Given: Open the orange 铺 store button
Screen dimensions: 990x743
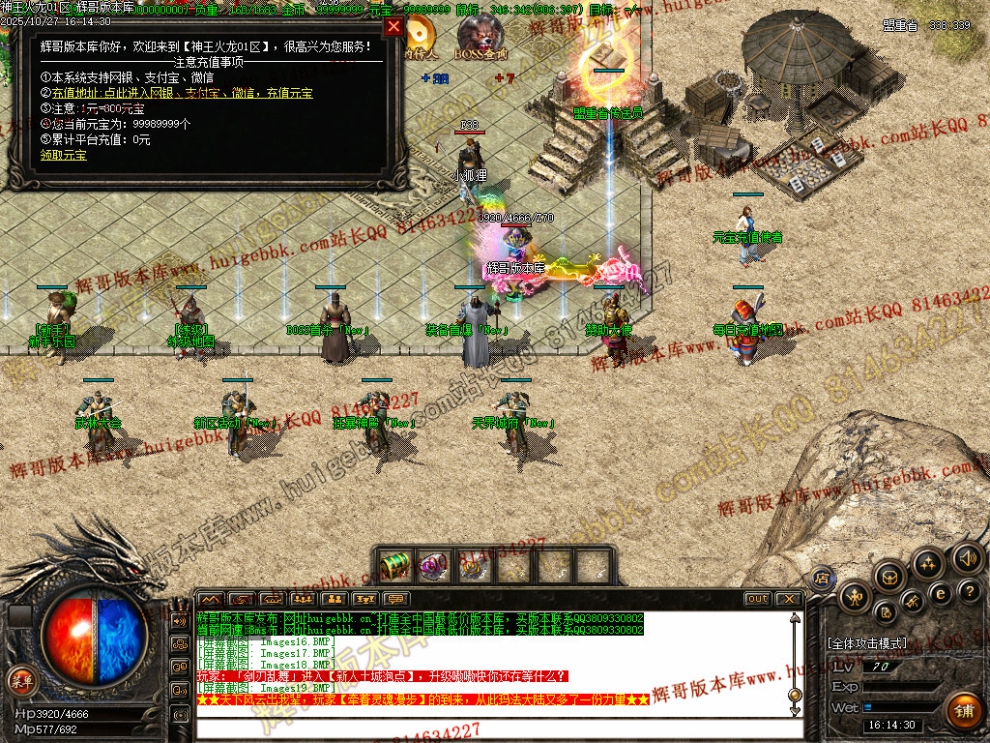Looking at the screenshot, I should click(x=964, y=711).
